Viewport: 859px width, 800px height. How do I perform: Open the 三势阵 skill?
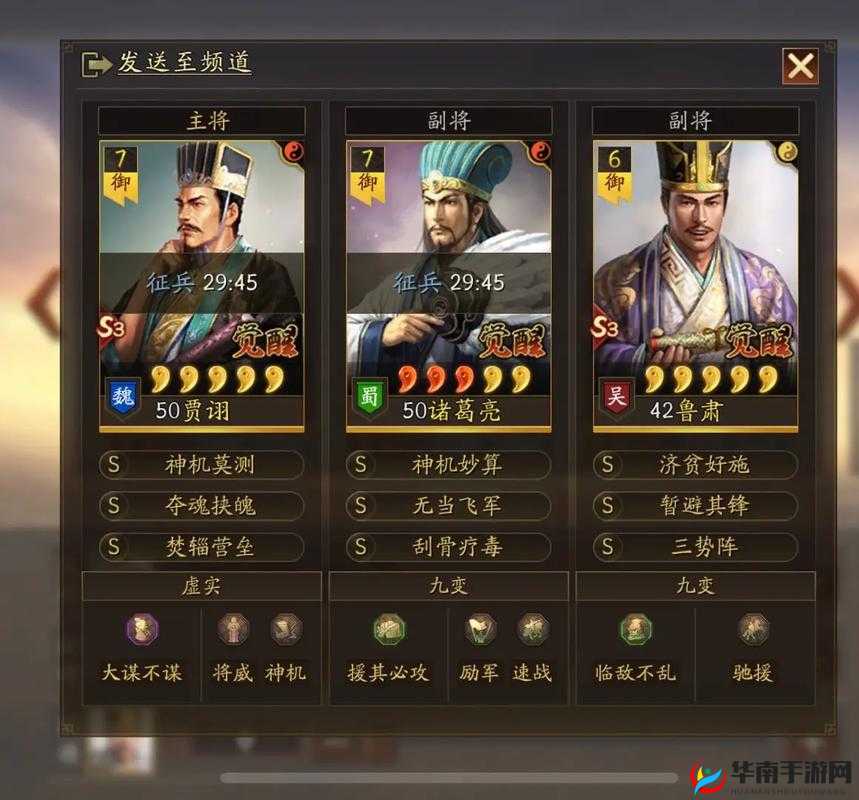point(696,547)
